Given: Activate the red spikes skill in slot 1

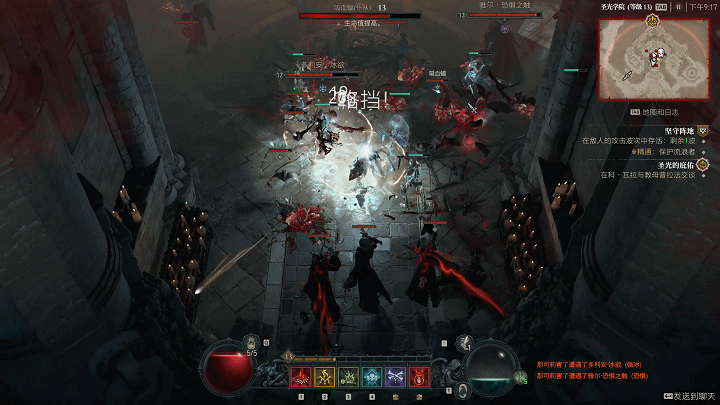Looking at the screenshot, I should [299, 376].
